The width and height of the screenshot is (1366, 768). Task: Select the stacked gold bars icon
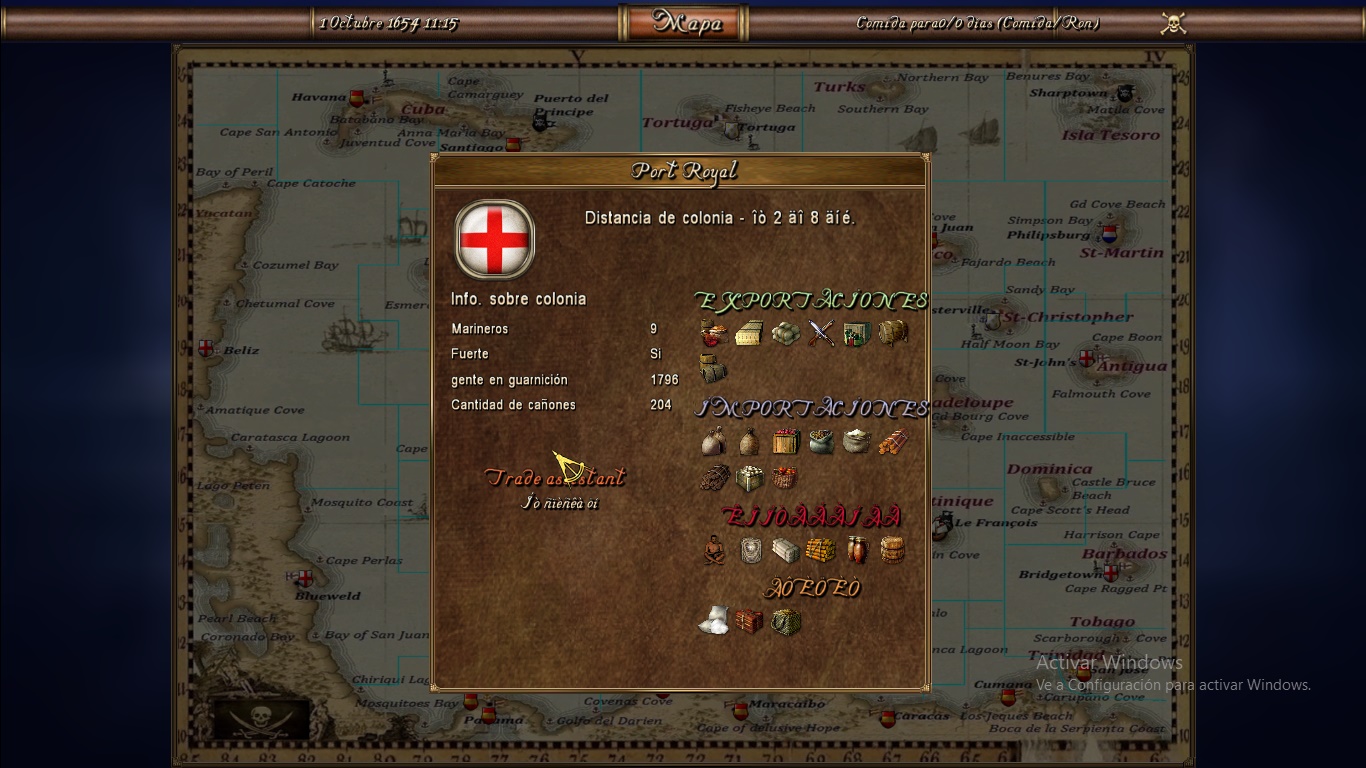pyautogui.click(x=820, y=550)
